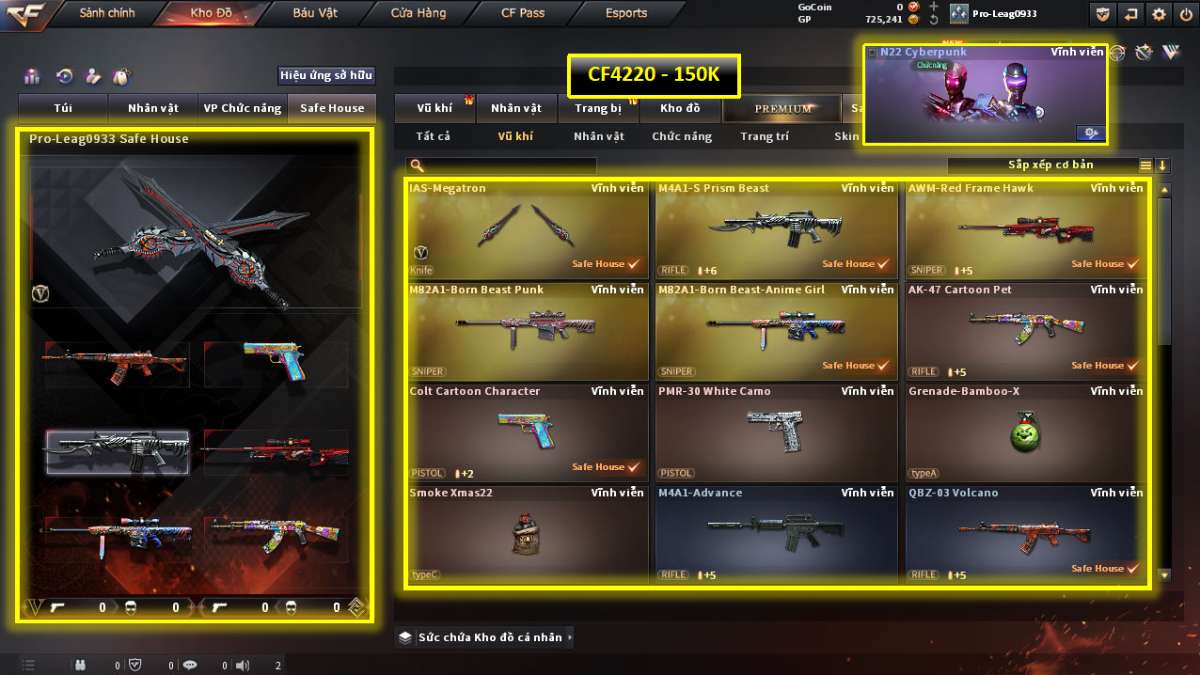Open the PREMIUM inventory tab
The width and height of the screenshot is (1200, 675).
(783, 108)
